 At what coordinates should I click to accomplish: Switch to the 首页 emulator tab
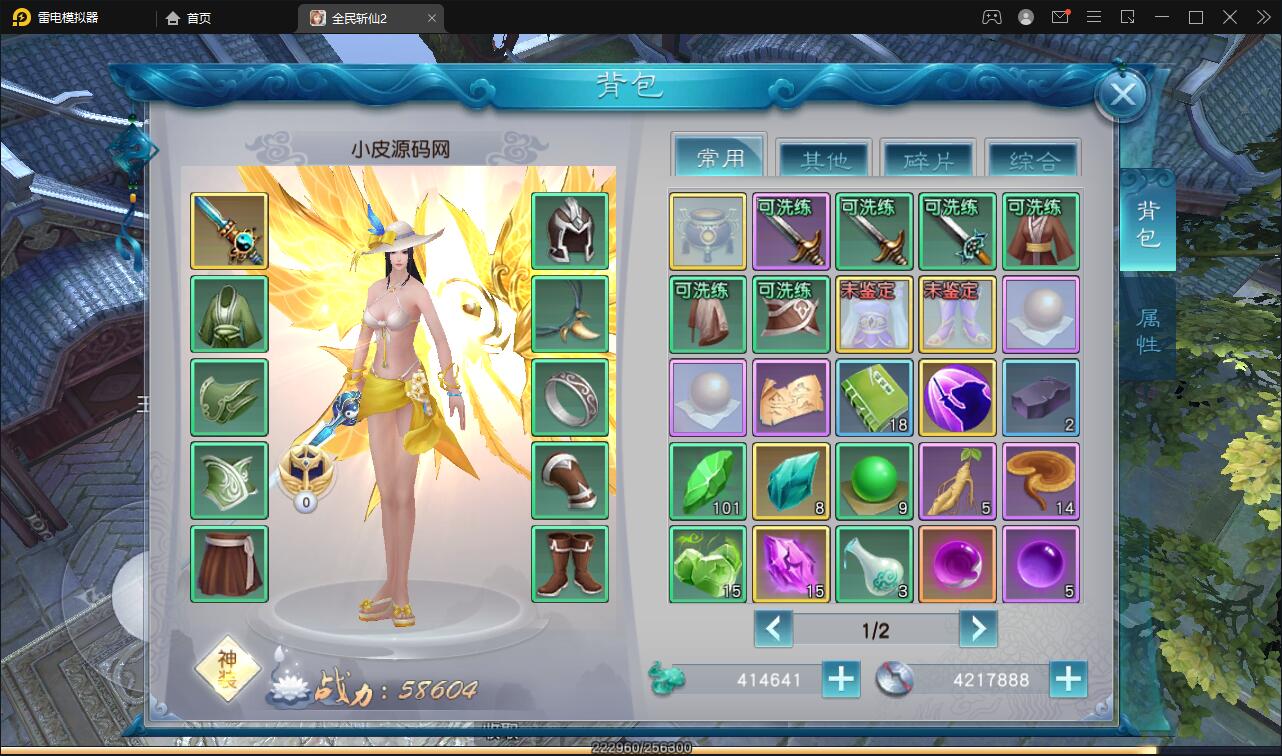[x=189, y=18]
